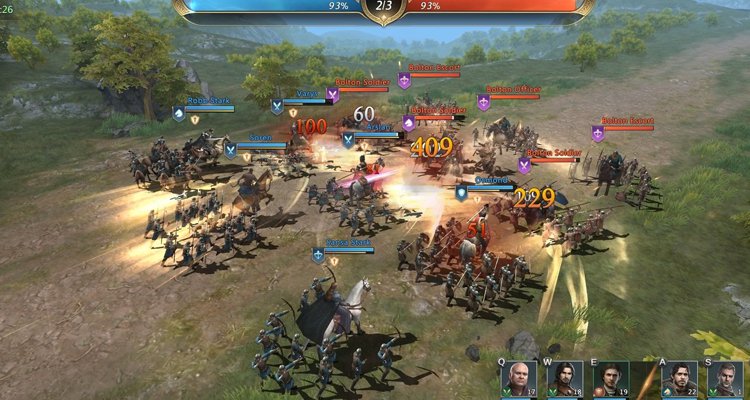Screen dimensions: 750x400
Task: Activate the long-haired hero portrait, level 18
Action: coord(565,380)
